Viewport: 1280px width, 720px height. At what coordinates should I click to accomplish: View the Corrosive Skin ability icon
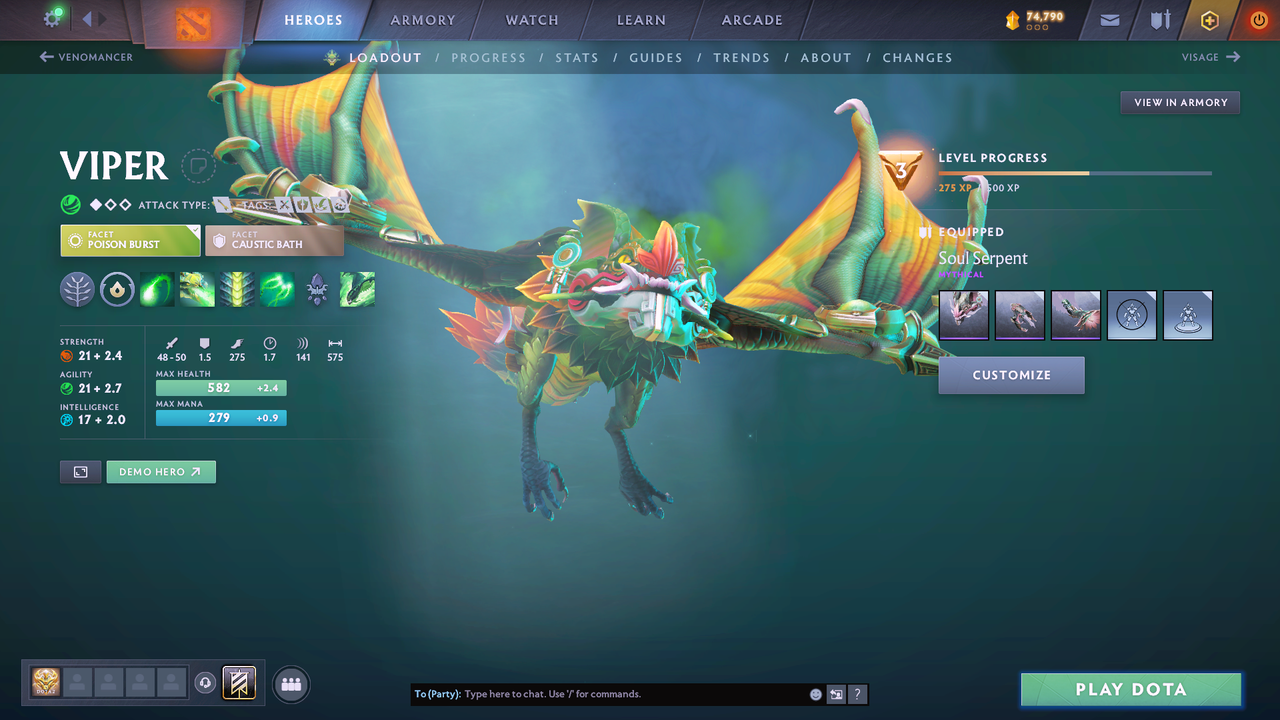click(236, 289)
